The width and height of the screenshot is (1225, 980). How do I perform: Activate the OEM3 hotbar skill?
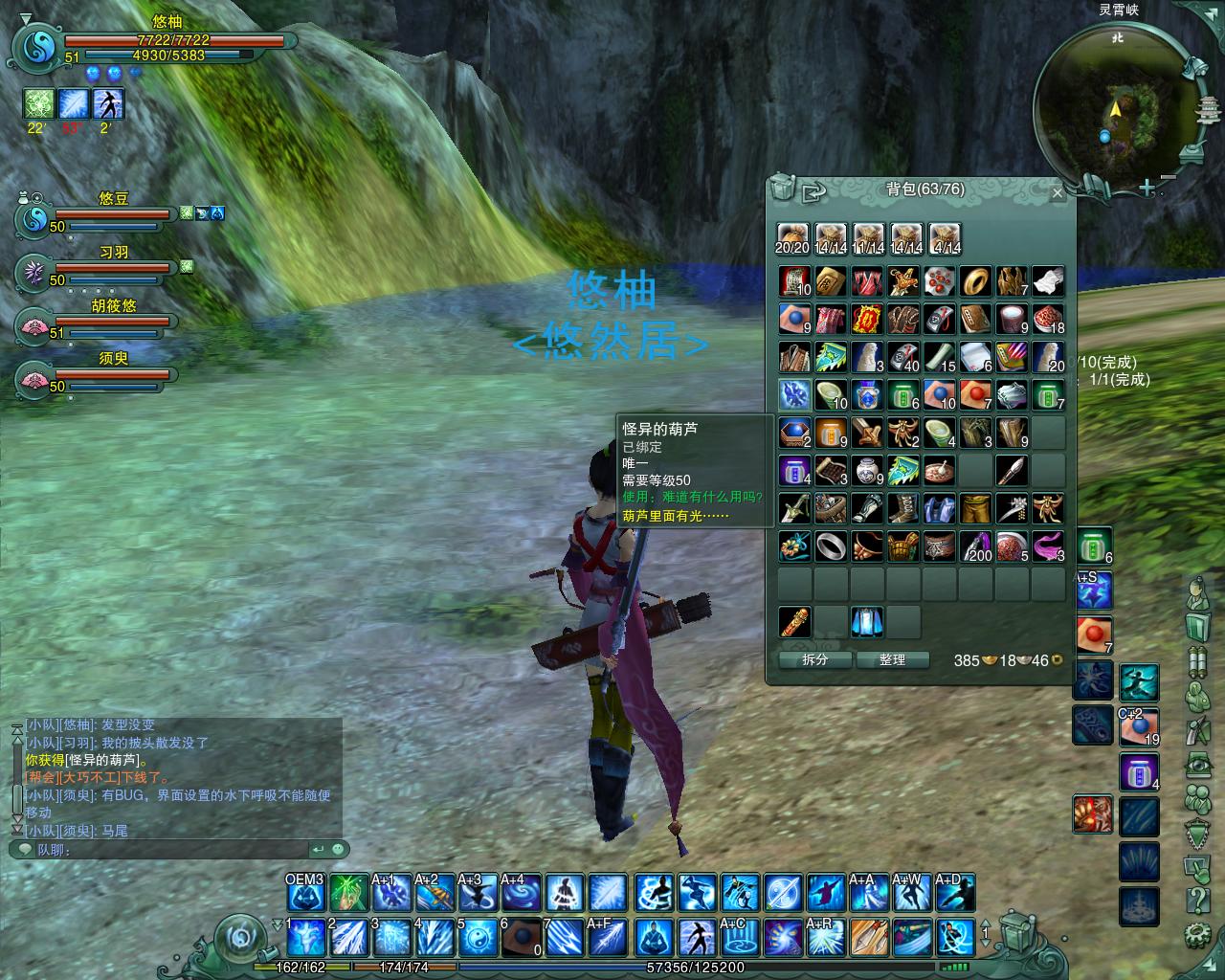[x=305, y=893]
